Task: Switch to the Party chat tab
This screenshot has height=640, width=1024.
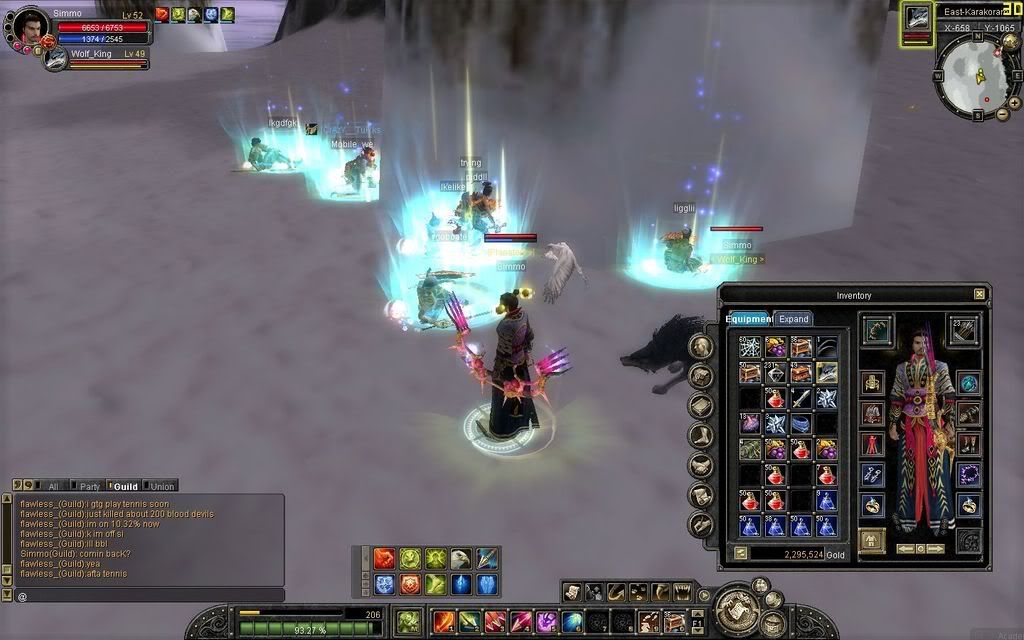Action: pyautogui.click(x=90, y=486)
